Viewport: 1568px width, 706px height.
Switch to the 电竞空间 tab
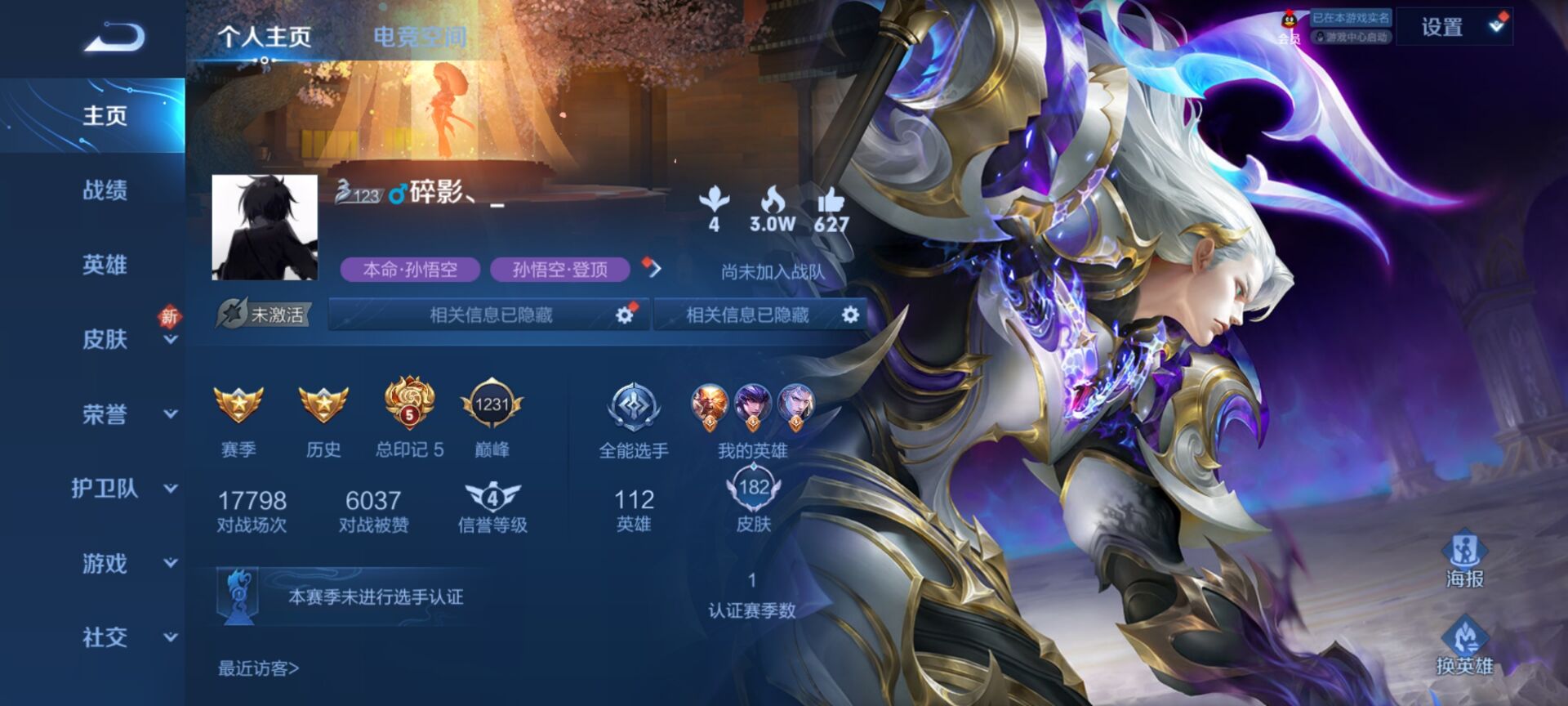tap(420, 37)
